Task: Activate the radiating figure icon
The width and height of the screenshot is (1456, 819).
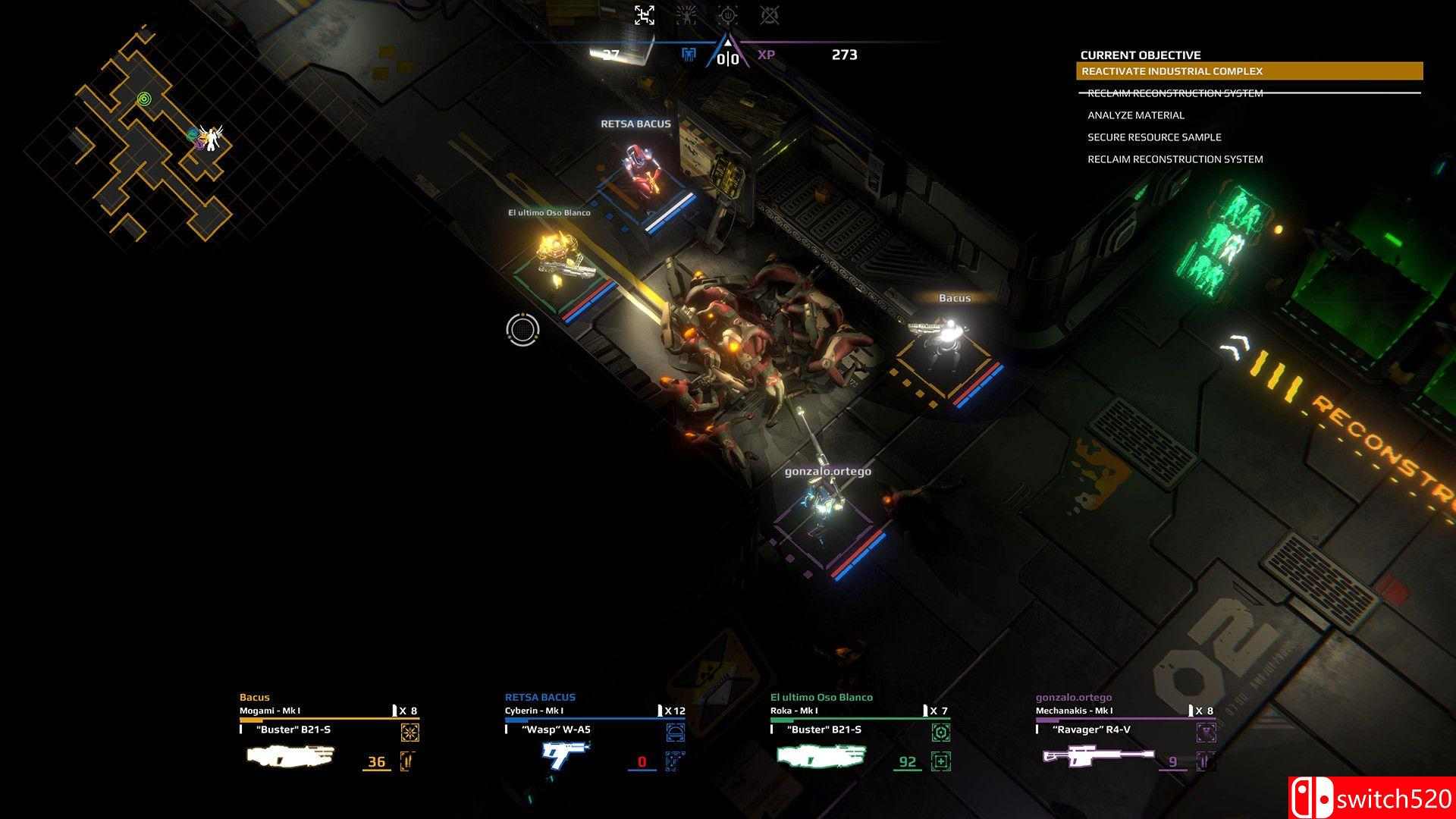Action: 686,14
